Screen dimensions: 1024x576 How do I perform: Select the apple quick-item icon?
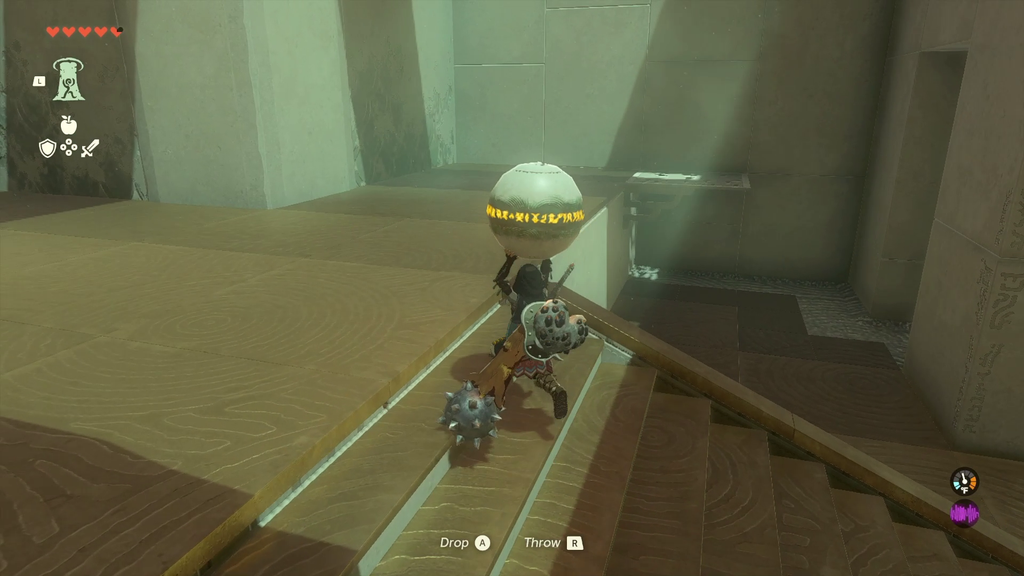pyautogui.click(x=68, y=125)
